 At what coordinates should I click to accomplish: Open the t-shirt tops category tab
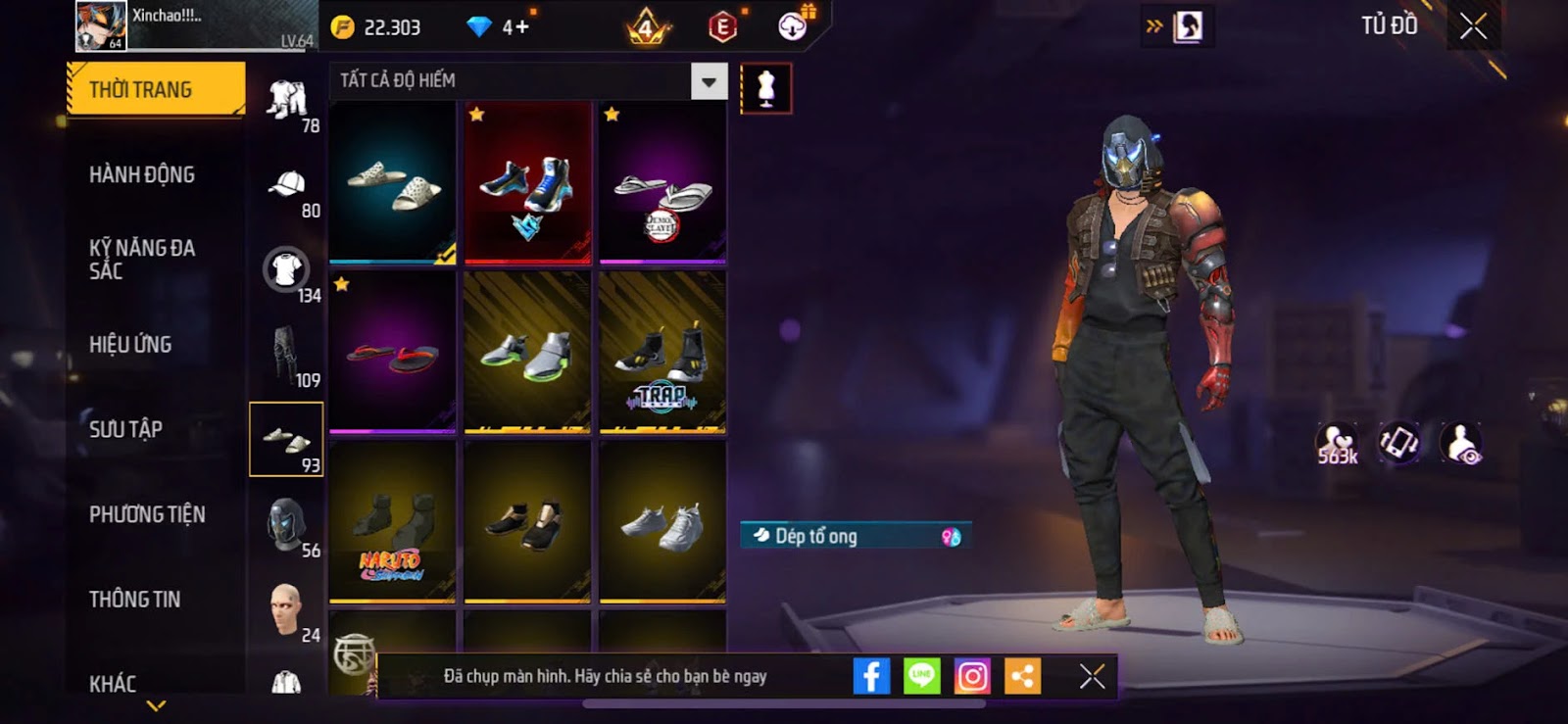pyautogui.click(x=286, y=271)
